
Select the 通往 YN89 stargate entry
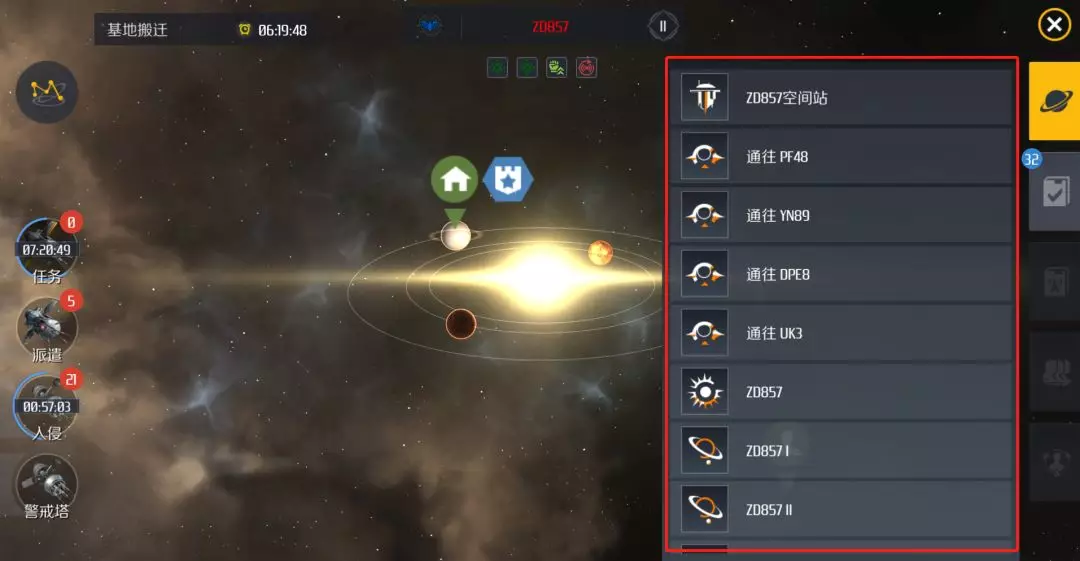pos(841,215)
